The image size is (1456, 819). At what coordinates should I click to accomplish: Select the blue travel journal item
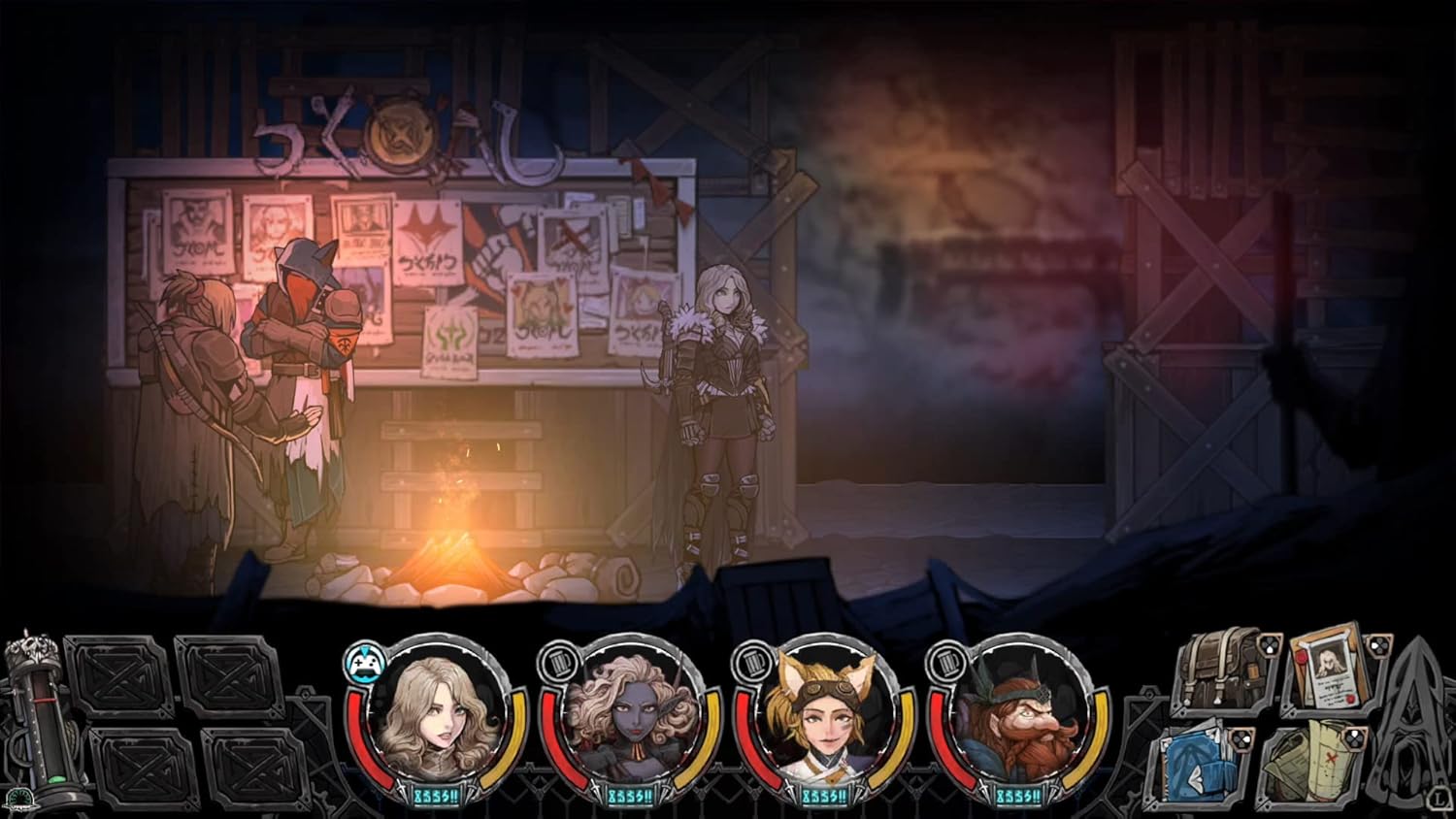[1195, 761]
